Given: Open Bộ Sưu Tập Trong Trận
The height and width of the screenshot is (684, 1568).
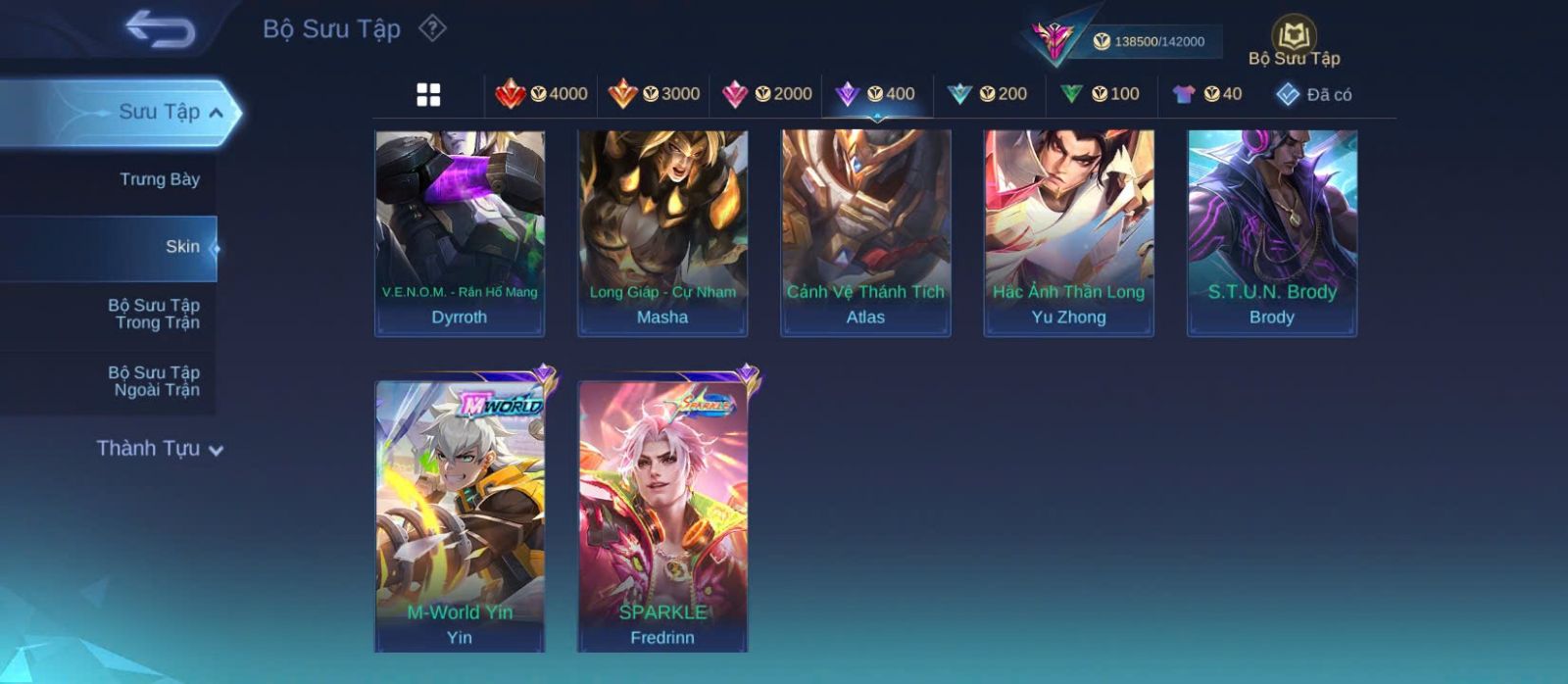Looking at the screenshot, I should (x=156, y=314).
